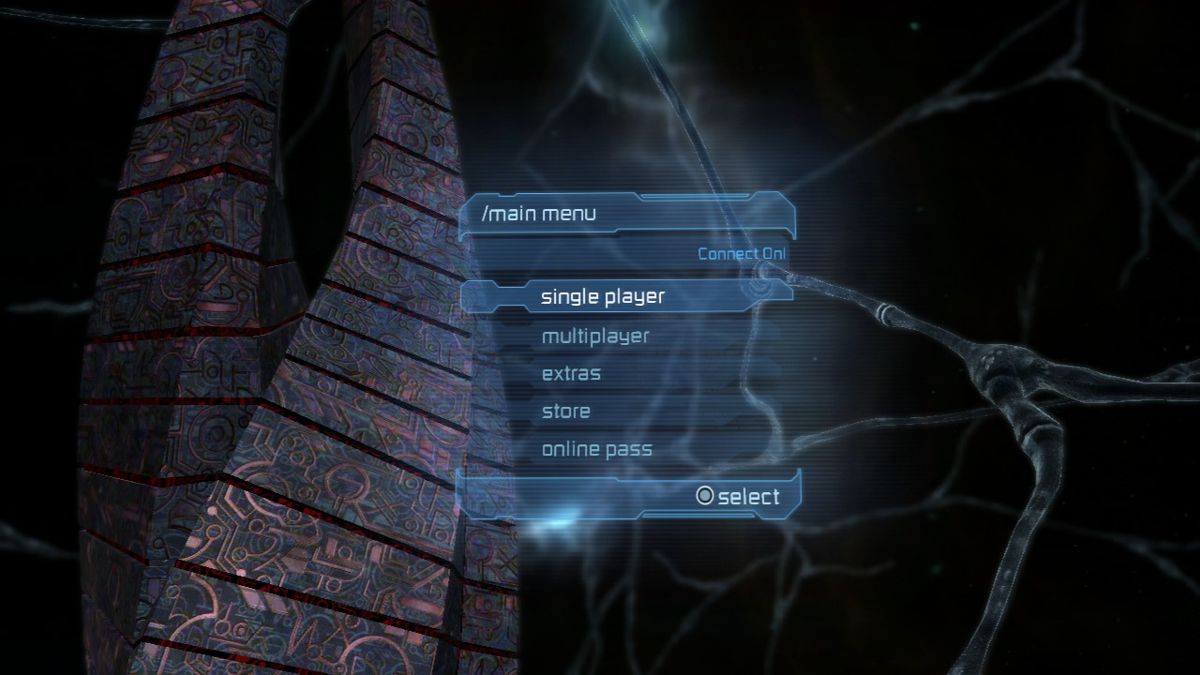Open the in-game store
The image size is (1200, 675).
click(x=566, y=412)
